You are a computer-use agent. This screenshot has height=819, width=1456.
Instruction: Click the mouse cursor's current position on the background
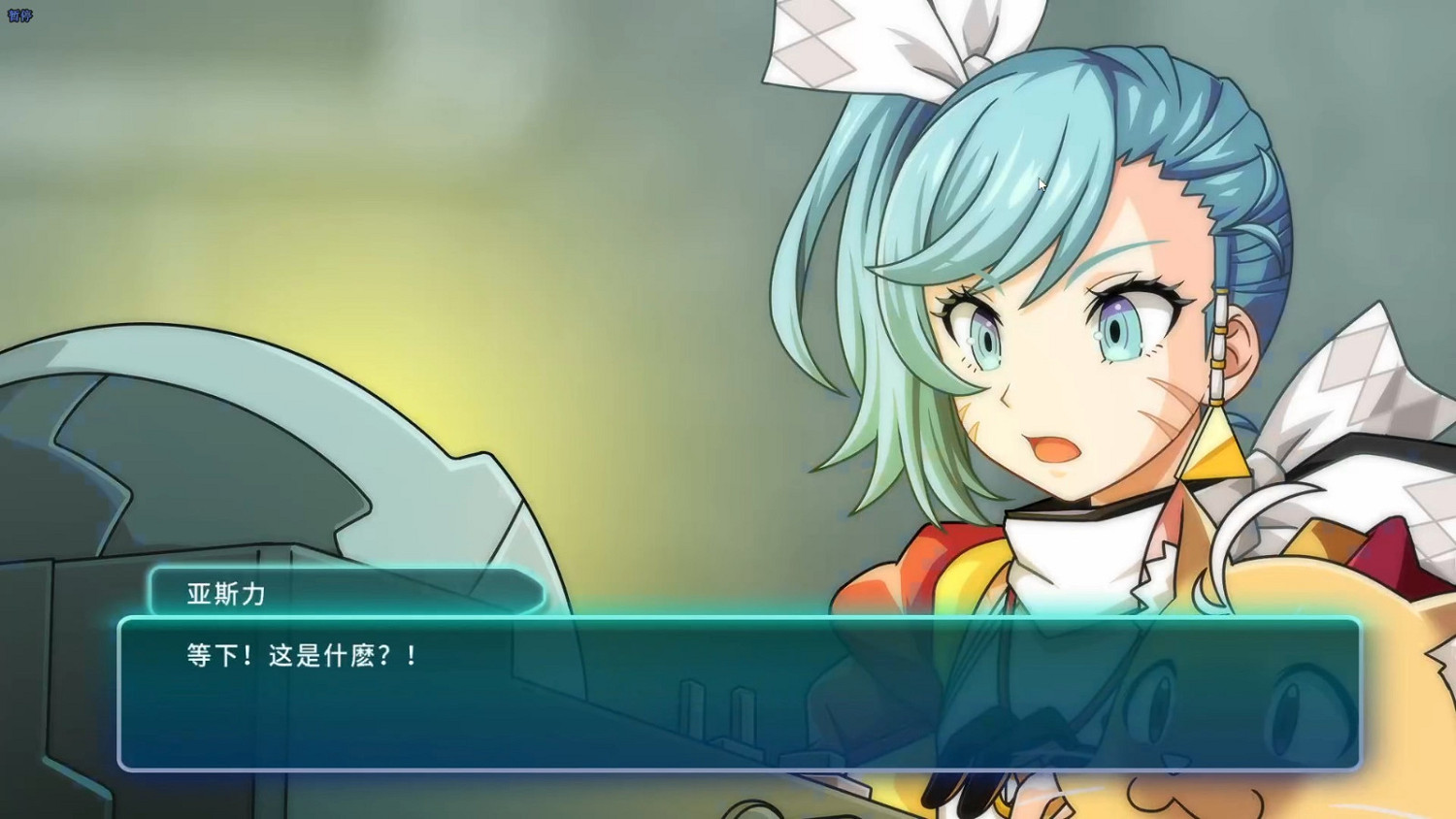[x=1041, y=184]
